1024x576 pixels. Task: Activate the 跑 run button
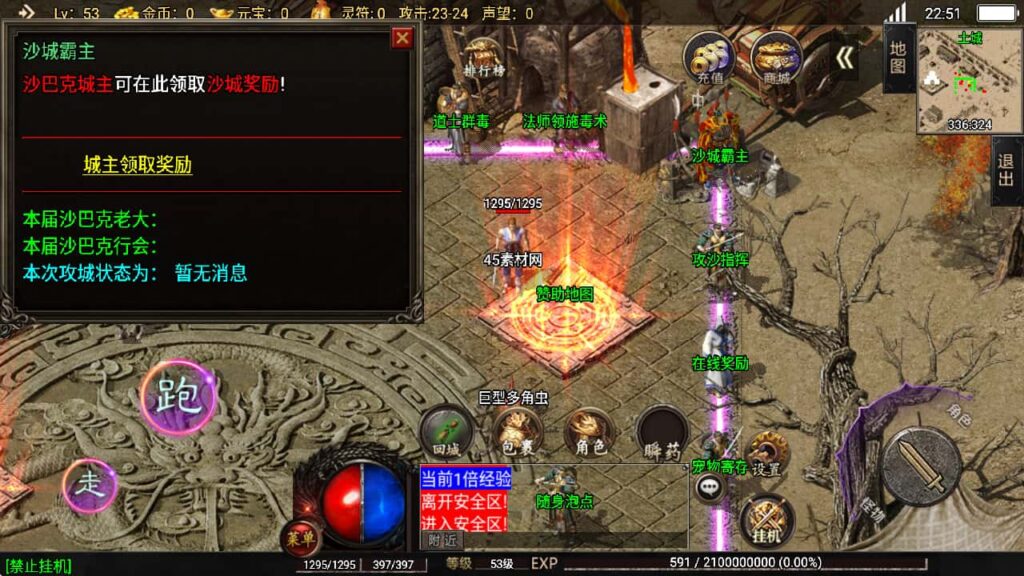pyautogui.click(x=179, y=396)
